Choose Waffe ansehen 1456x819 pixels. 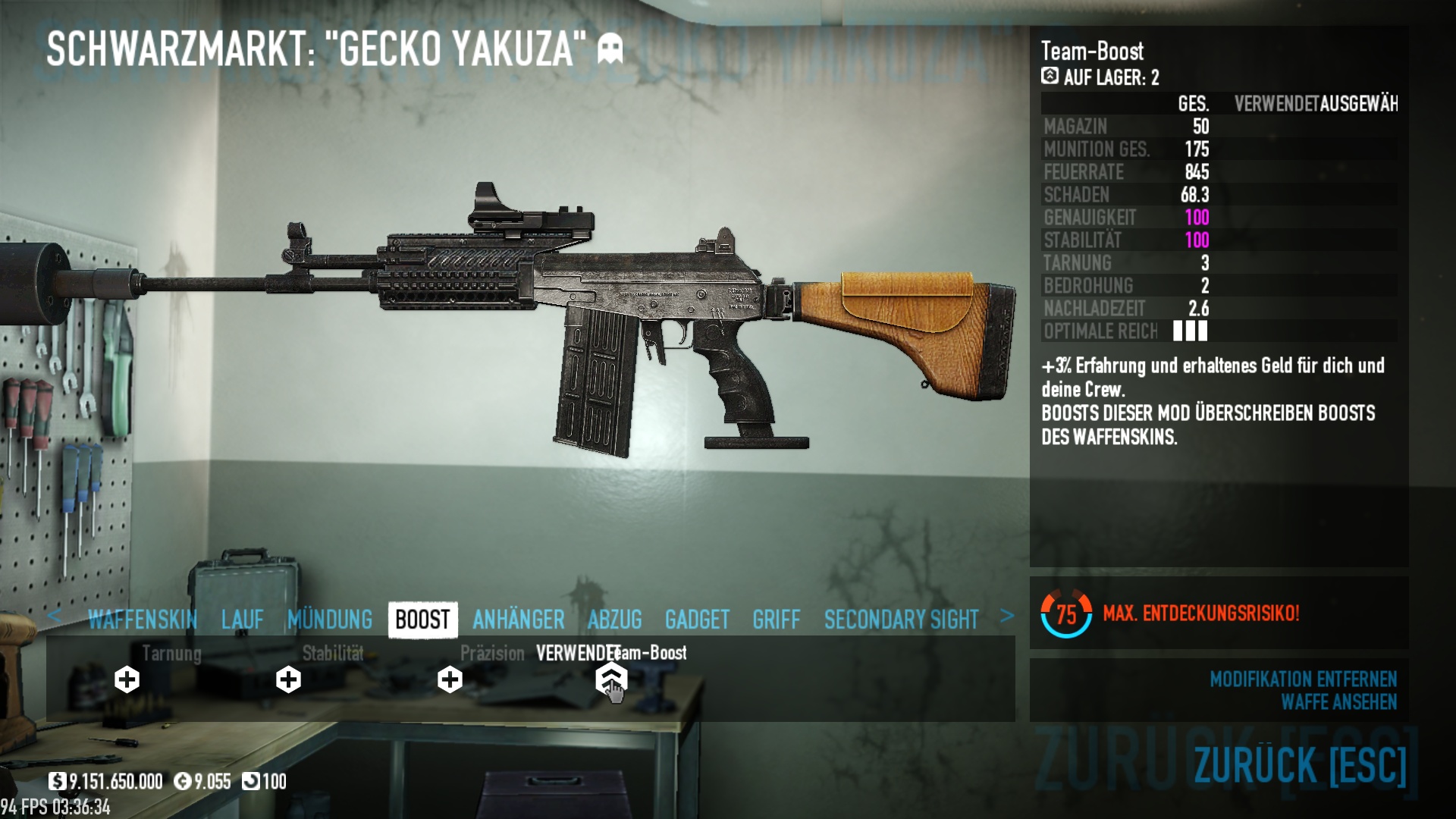[1338, 702]
